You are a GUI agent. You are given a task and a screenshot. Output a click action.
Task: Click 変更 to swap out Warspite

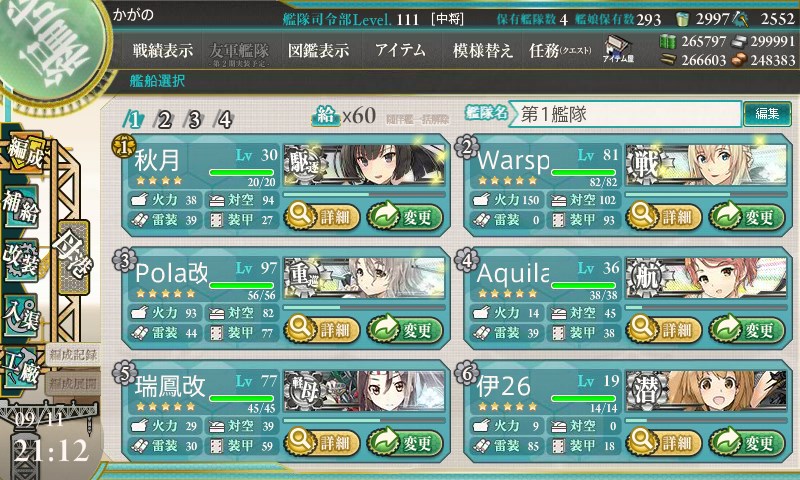tap(741, 215)
